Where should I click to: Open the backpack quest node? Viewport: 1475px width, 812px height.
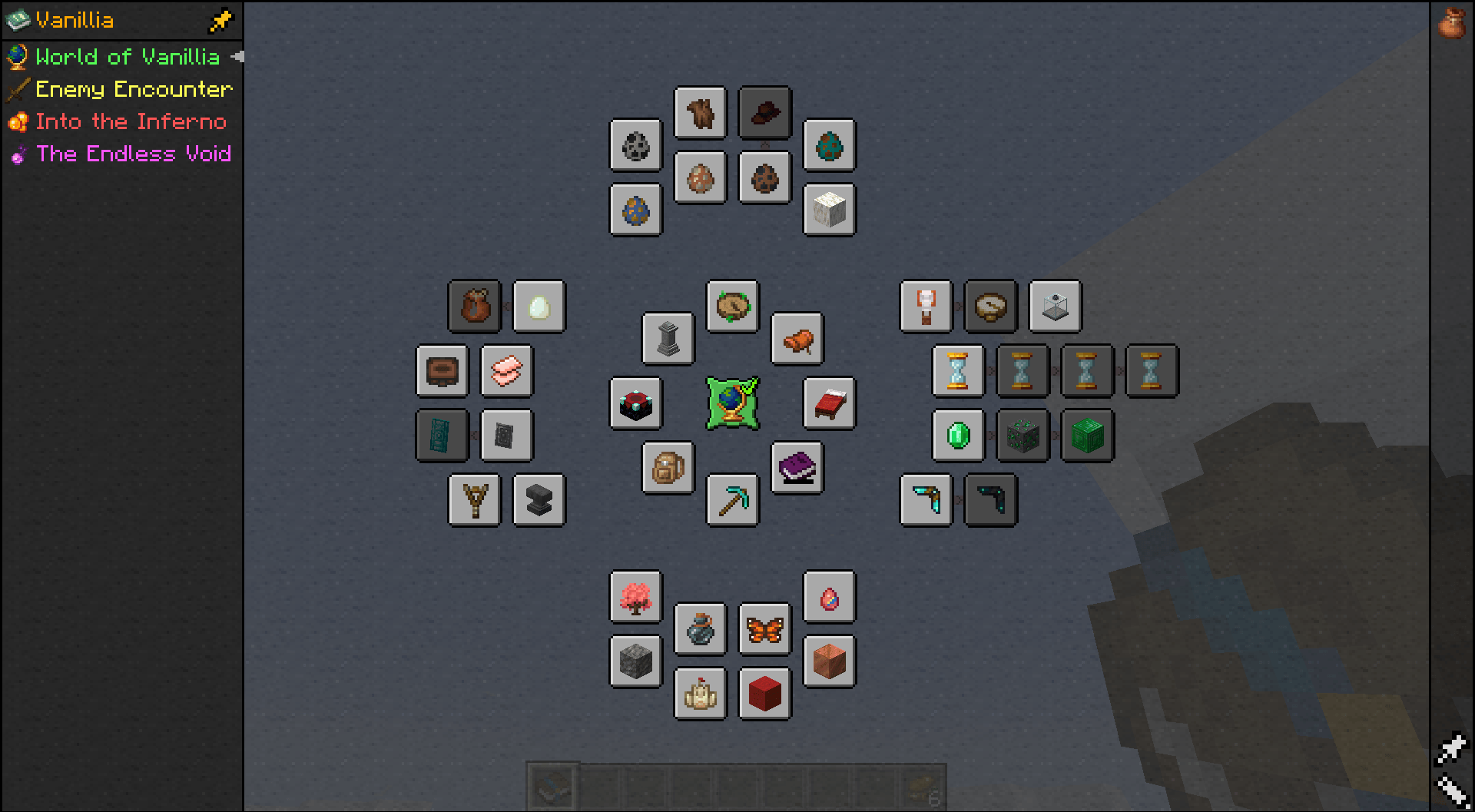click(x=668, y=469)
